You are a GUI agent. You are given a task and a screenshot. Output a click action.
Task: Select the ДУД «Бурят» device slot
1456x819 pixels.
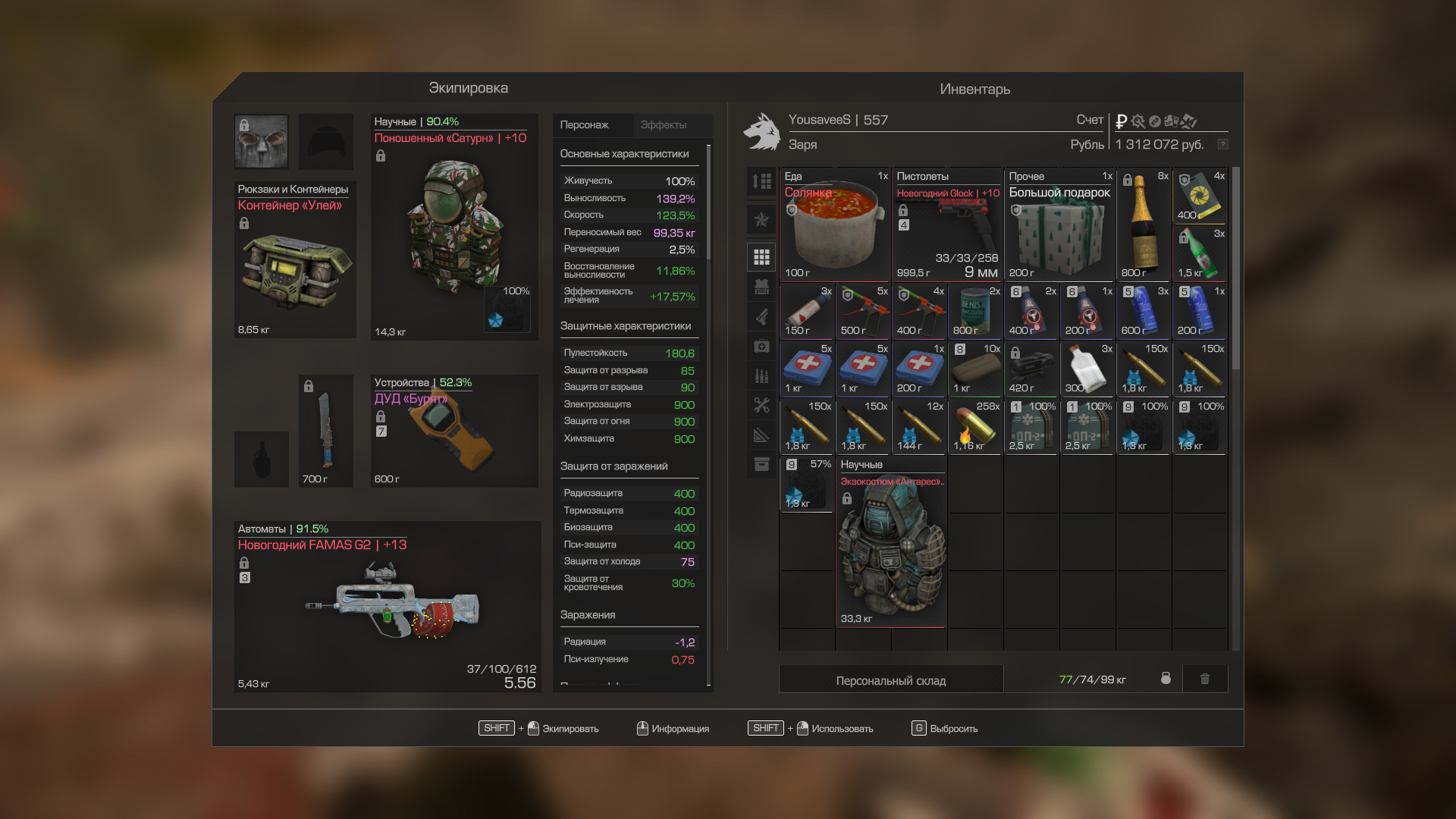point(453,432)
